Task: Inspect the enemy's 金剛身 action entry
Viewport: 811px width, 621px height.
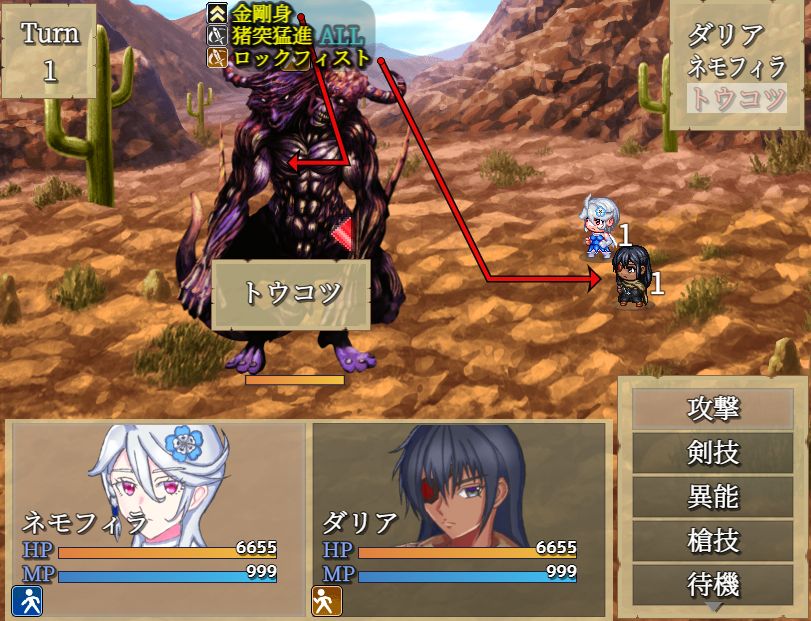Action: click(x=262, y=14)
